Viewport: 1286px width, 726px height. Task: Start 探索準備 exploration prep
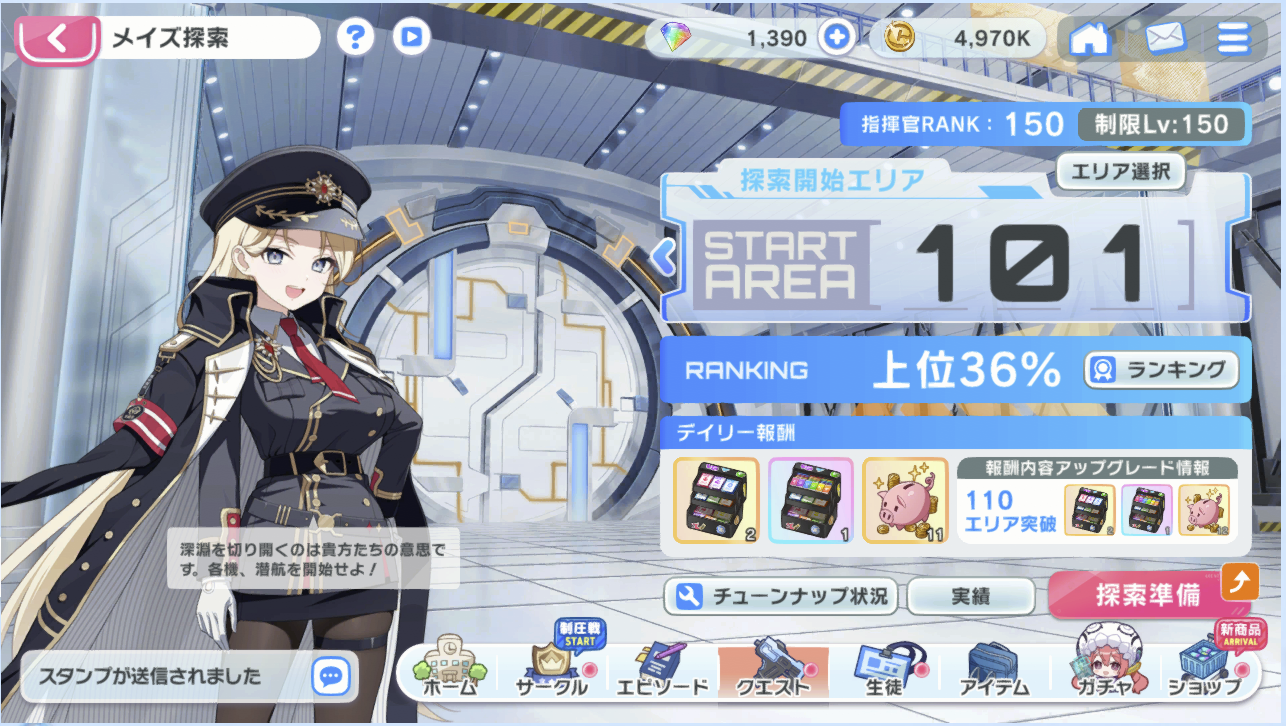click(1148, 596)
